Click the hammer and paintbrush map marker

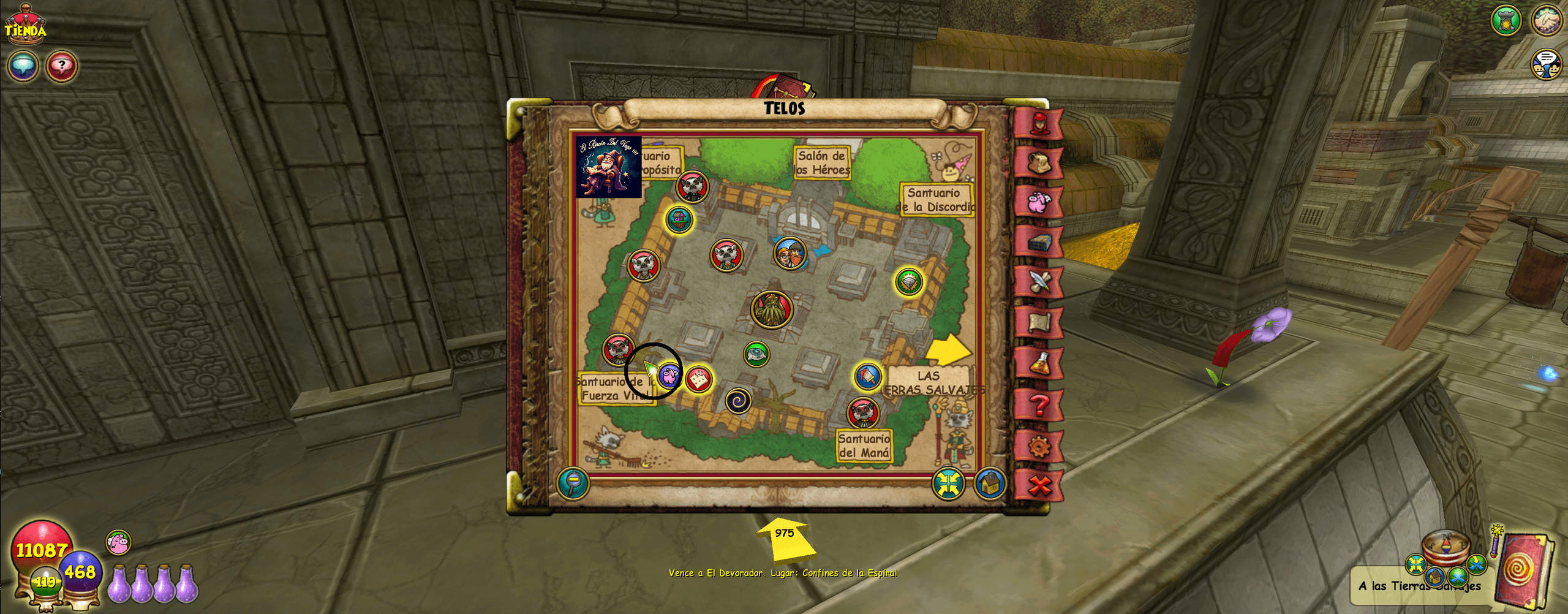[x=868, y=376]
